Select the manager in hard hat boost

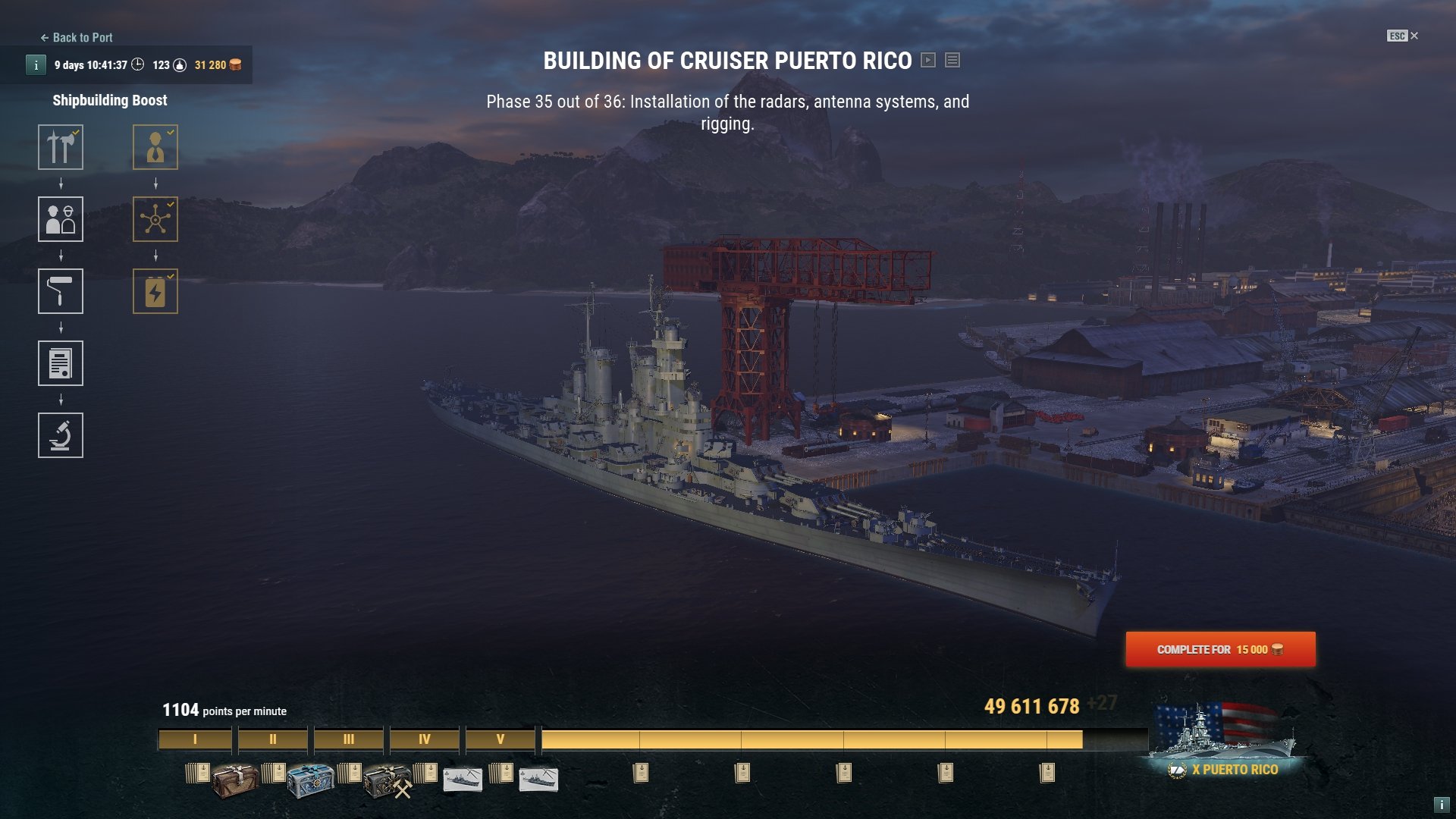point(155,147)
